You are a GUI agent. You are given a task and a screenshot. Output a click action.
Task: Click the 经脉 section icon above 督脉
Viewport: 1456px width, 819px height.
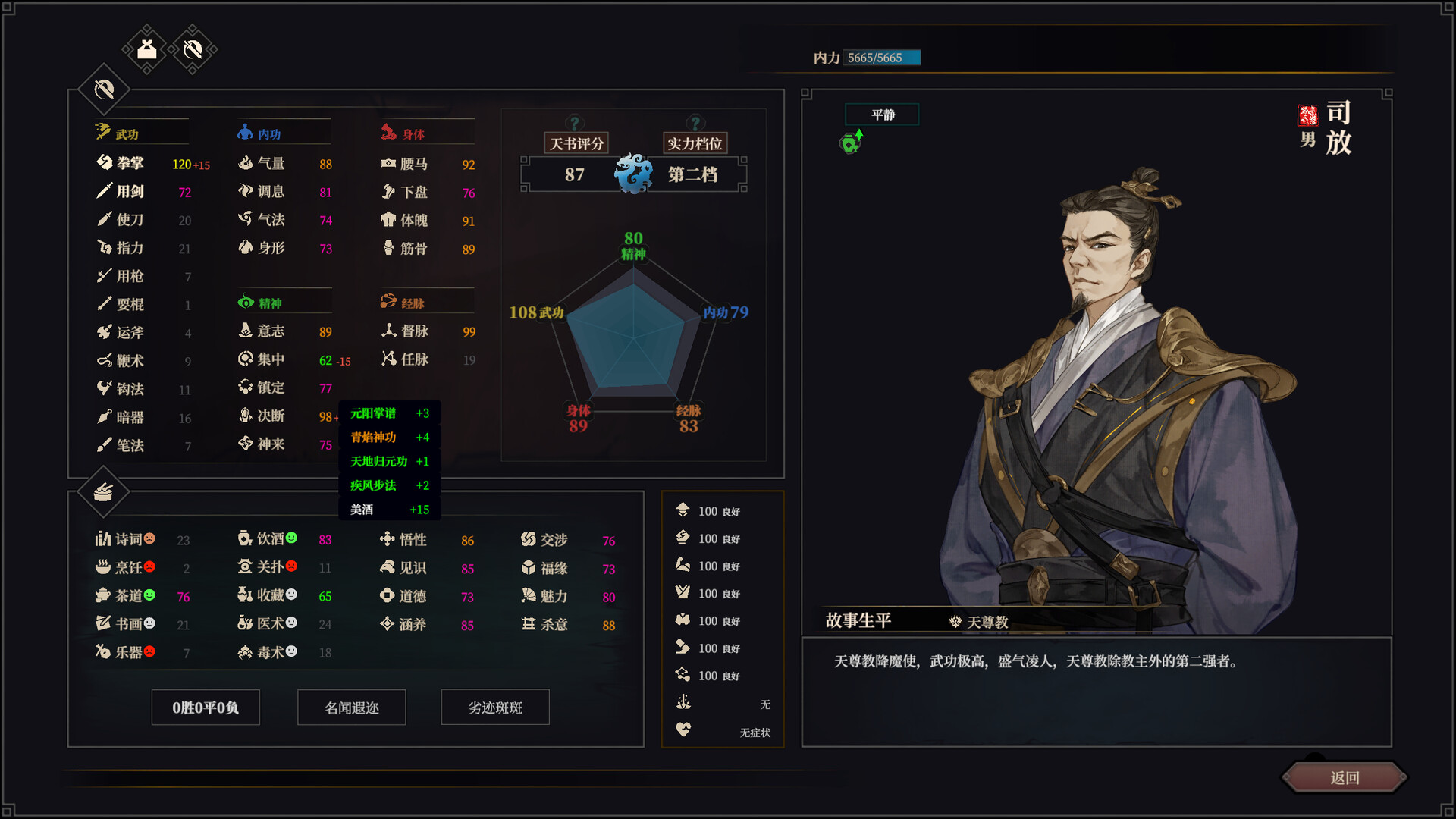pyautogui.click(x=388, y=300)
